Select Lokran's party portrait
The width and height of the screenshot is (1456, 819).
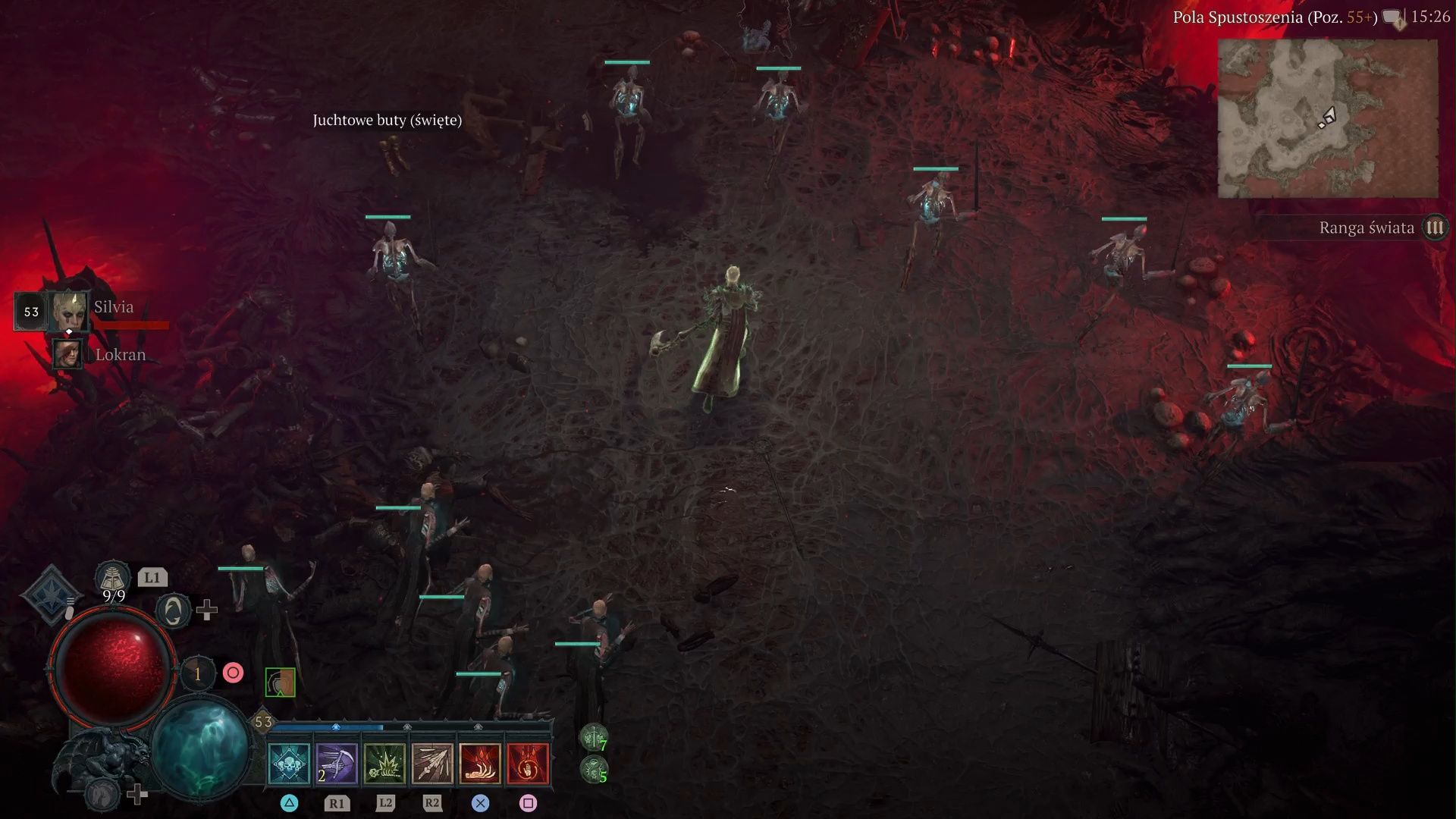point(68,354)
